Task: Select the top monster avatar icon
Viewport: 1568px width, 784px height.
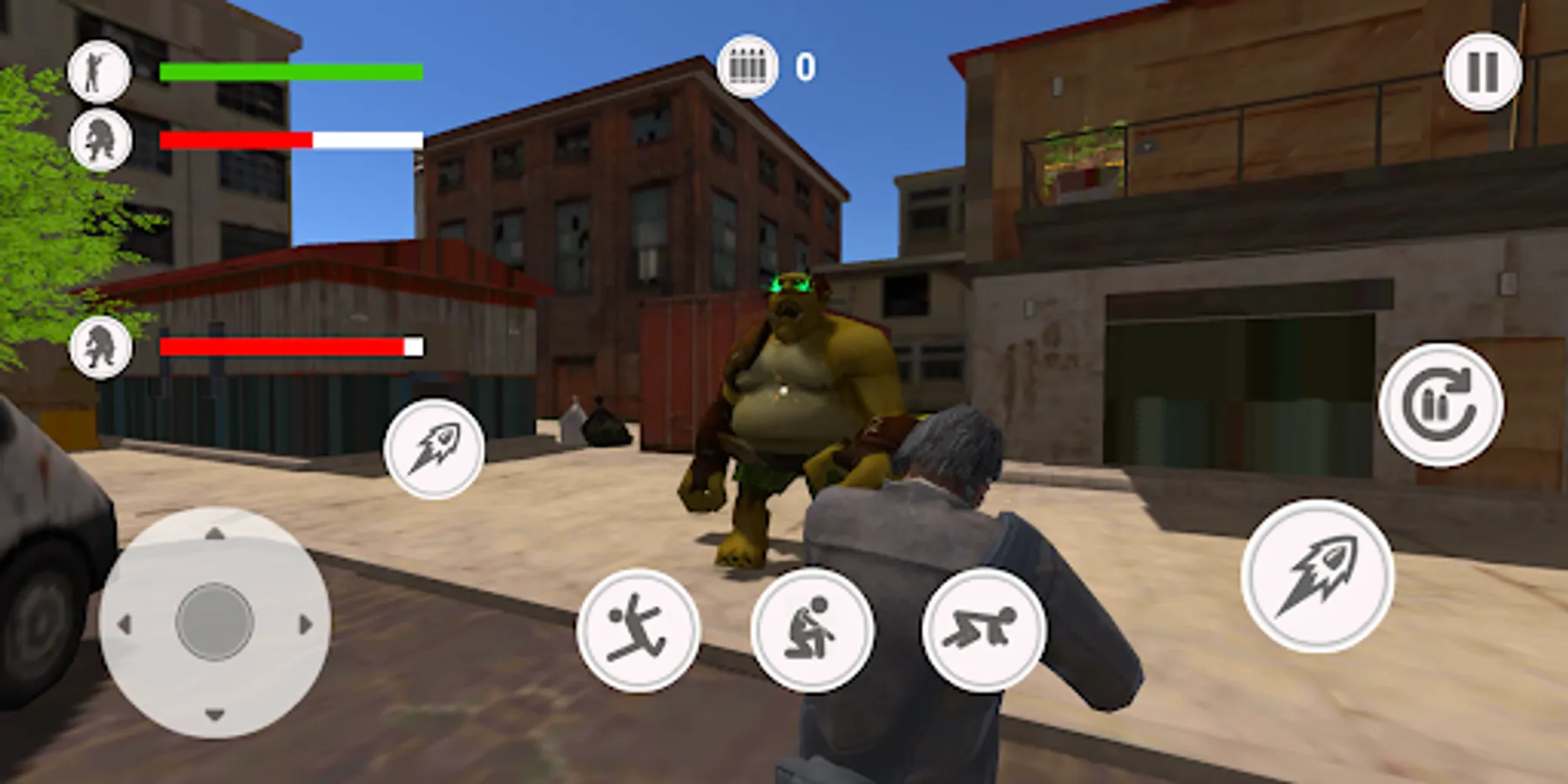Action: click(x=102, y=138)
